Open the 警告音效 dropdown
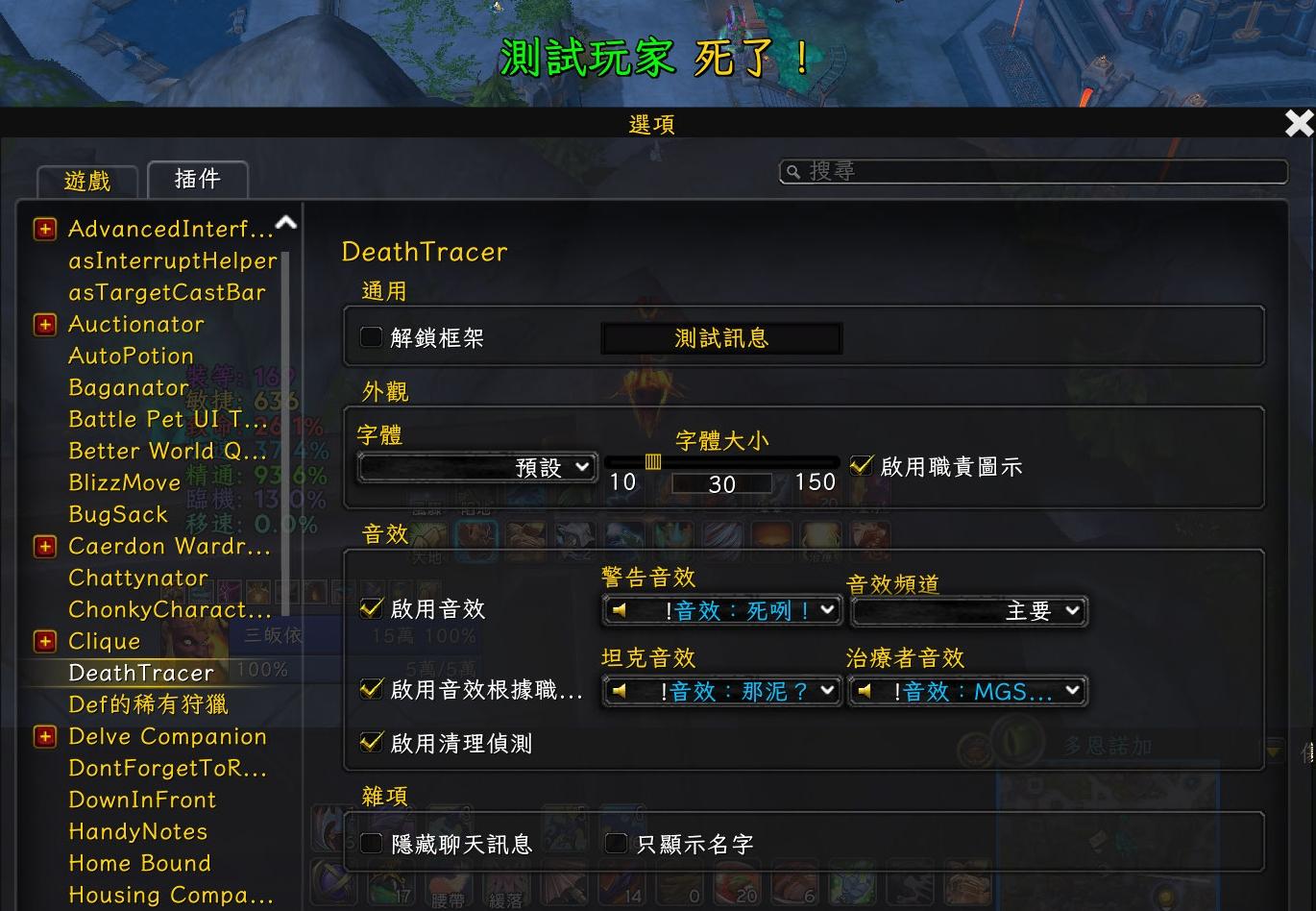 pos(721,610)
